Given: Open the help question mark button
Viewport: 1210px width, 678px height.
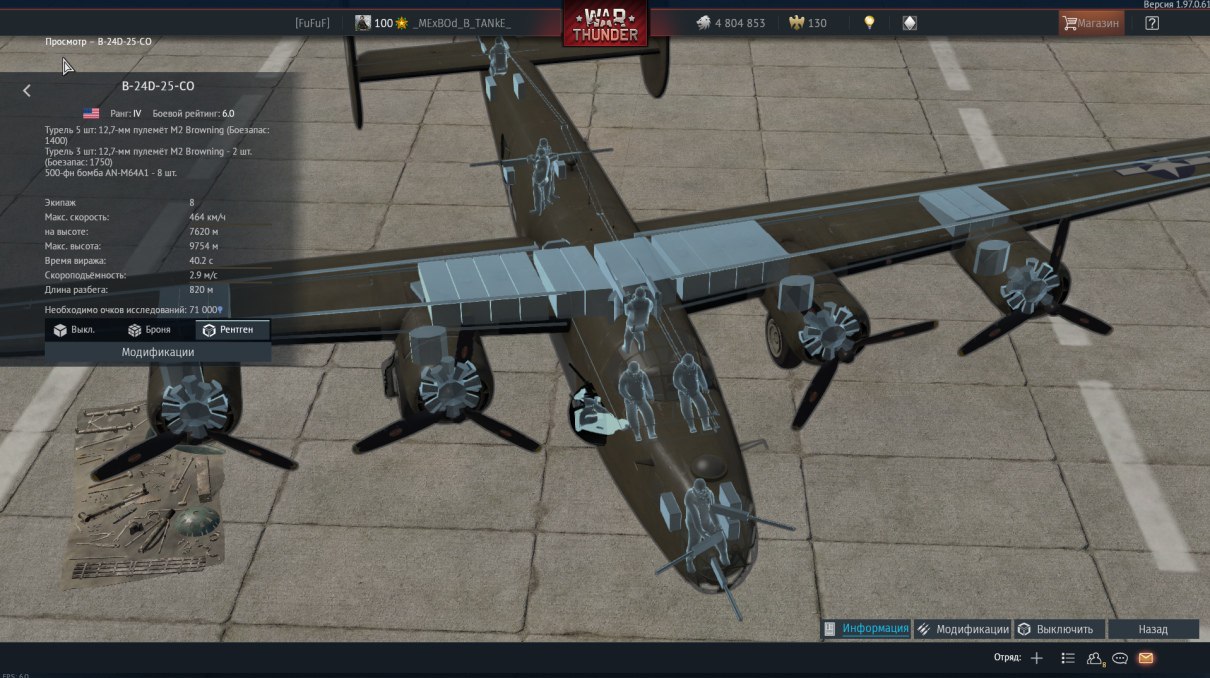Looking at the screenshot, I should tap(1152, 23).
